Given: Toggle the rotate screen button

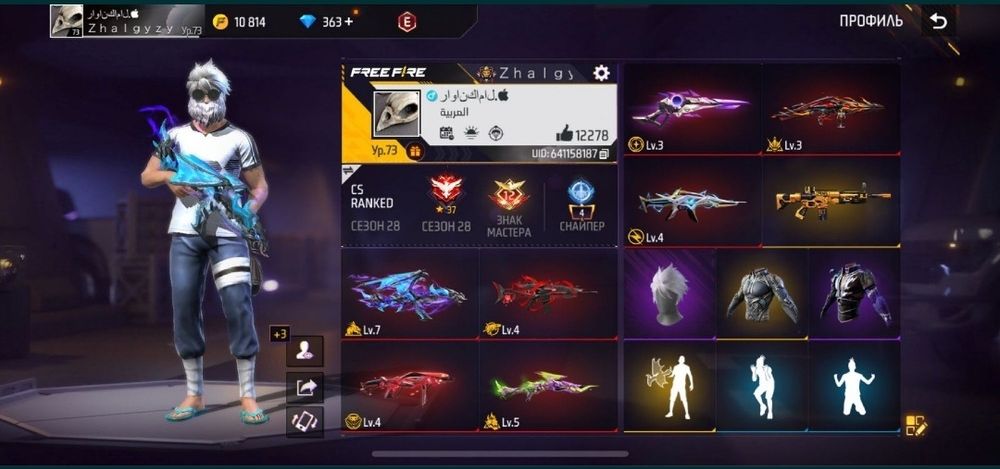Looking at the screenshot, I should click(305, 421).
